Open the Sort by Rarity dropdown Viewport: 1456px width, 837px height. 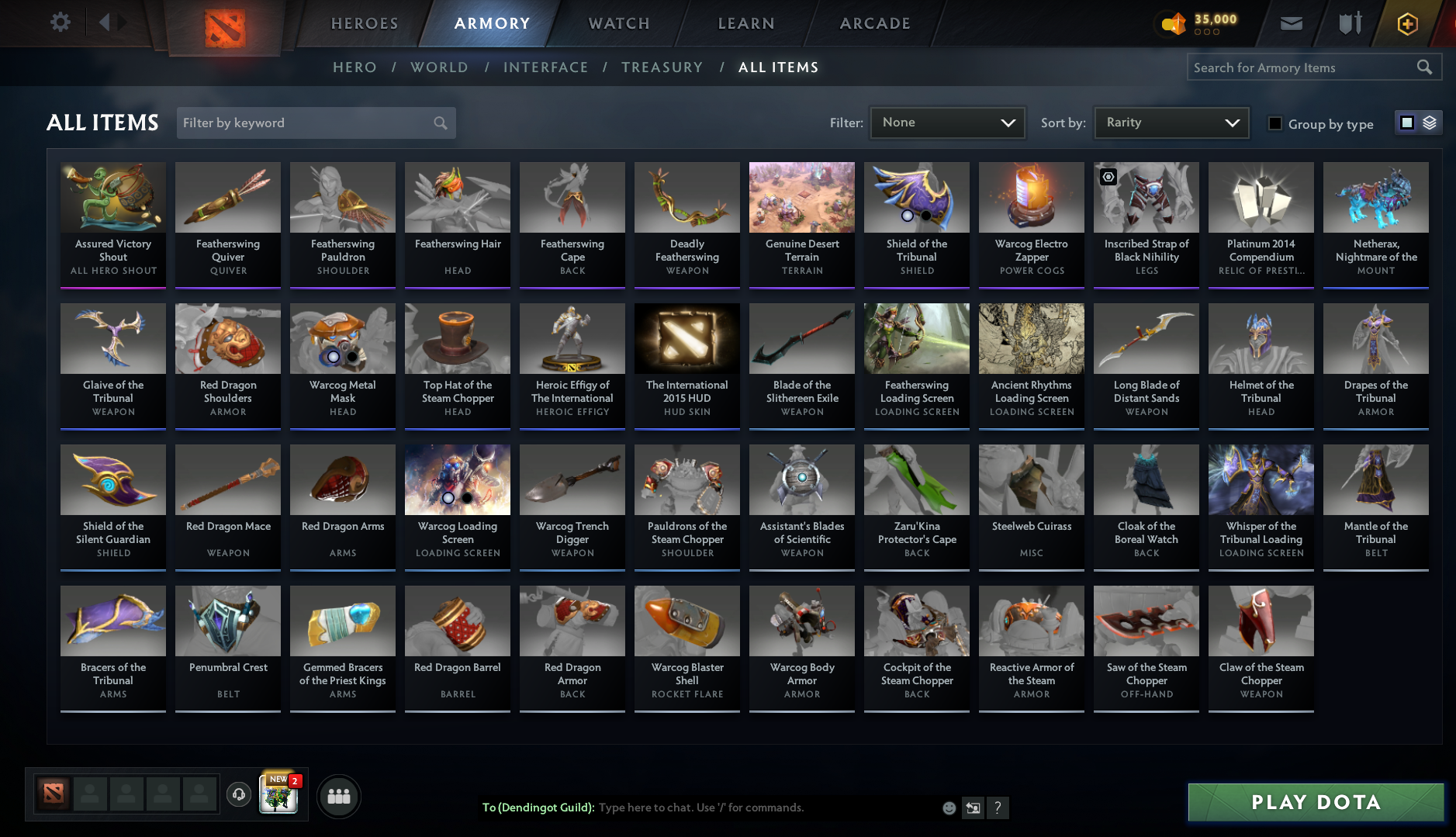1171,123
